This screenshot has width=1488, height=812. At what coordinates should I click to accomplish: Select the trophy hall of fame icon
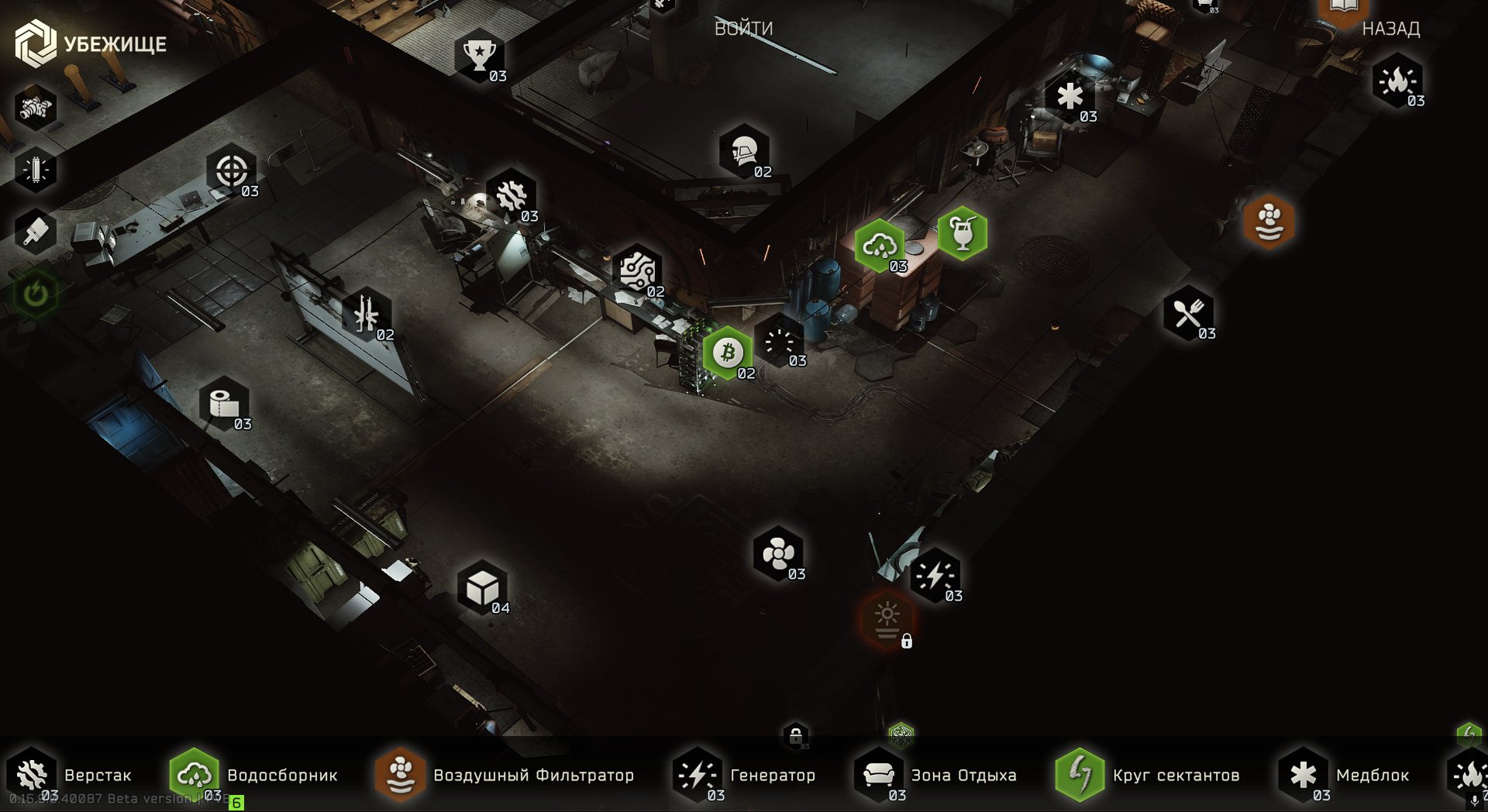[x=480, y=55]
